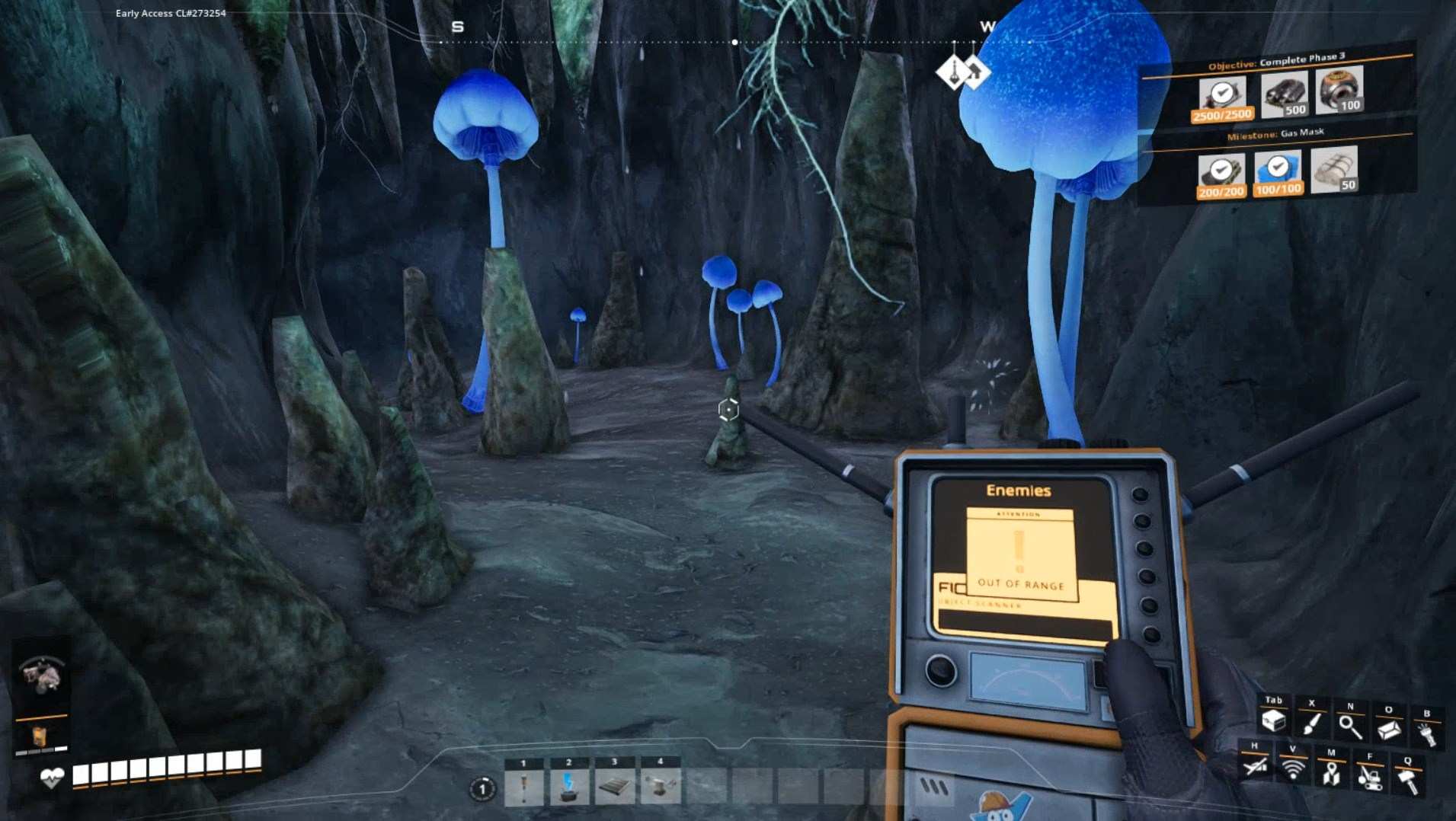
Task: Open the paintbrush customizer icon
Action: coord(1312,724)
